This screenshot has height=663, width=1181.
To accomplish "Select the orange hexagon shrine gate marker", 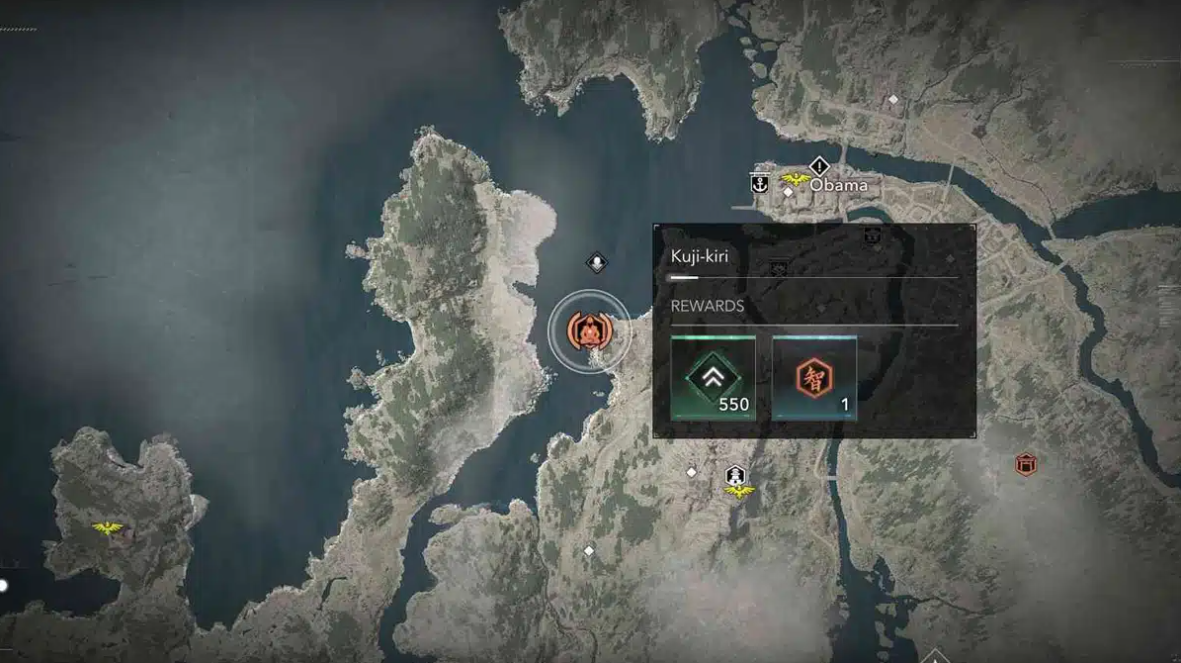I will pos(1025,465).
